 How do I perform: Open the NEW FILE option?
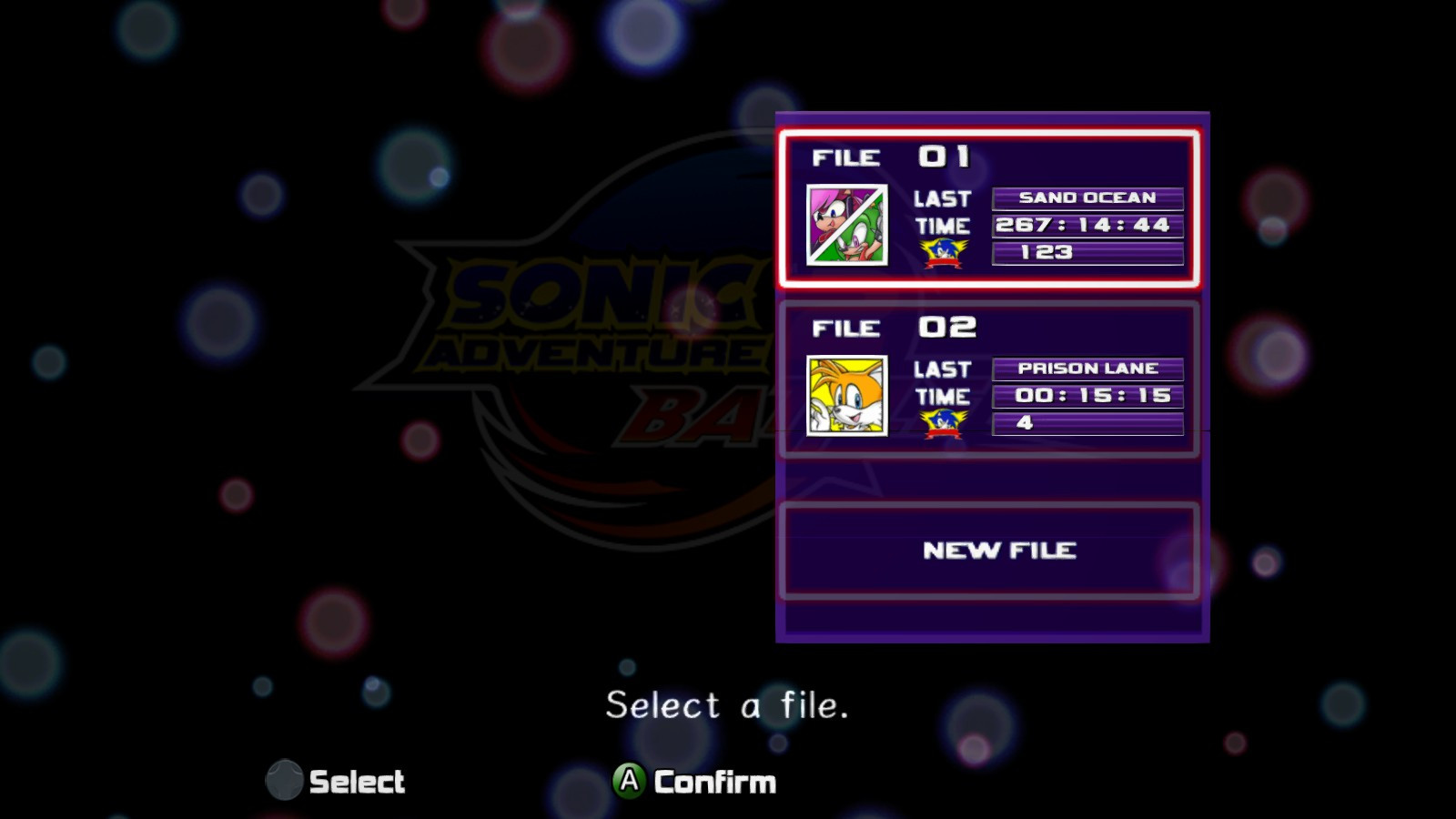pyautogui.click(x=990, y=550)
